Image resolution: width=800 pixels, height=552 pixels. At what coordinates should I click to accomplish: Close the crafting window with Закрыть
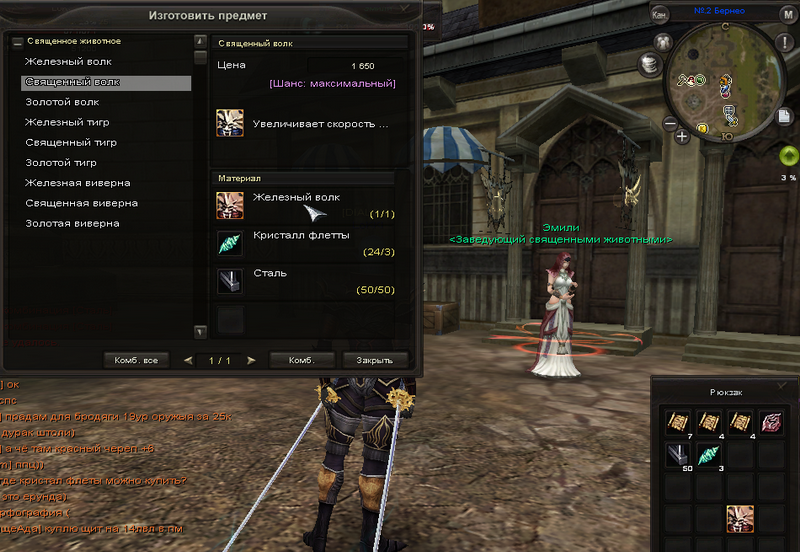point(375,360)
